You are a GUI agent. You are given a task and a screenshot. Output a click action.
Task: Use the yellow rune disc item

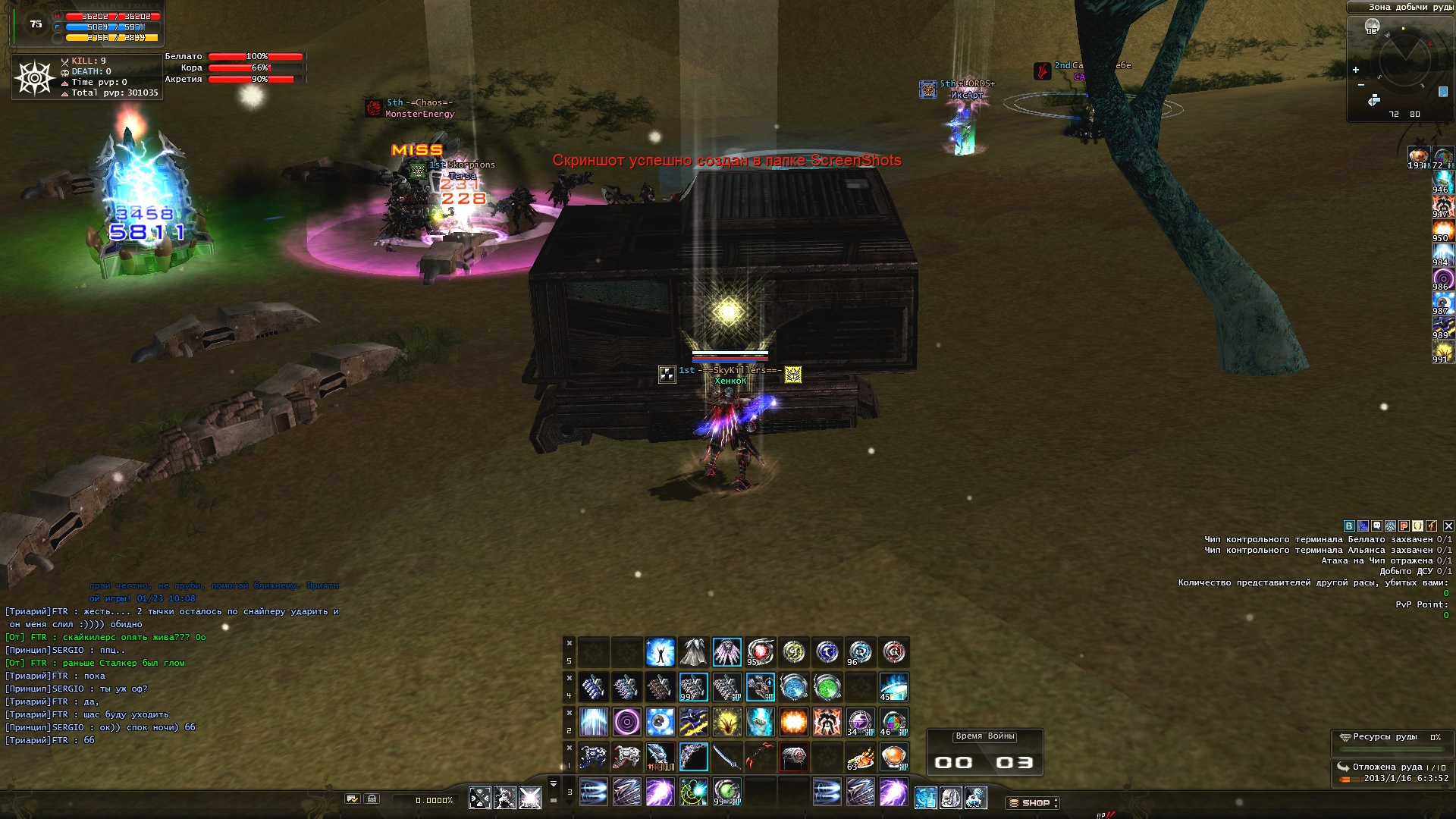793,652
